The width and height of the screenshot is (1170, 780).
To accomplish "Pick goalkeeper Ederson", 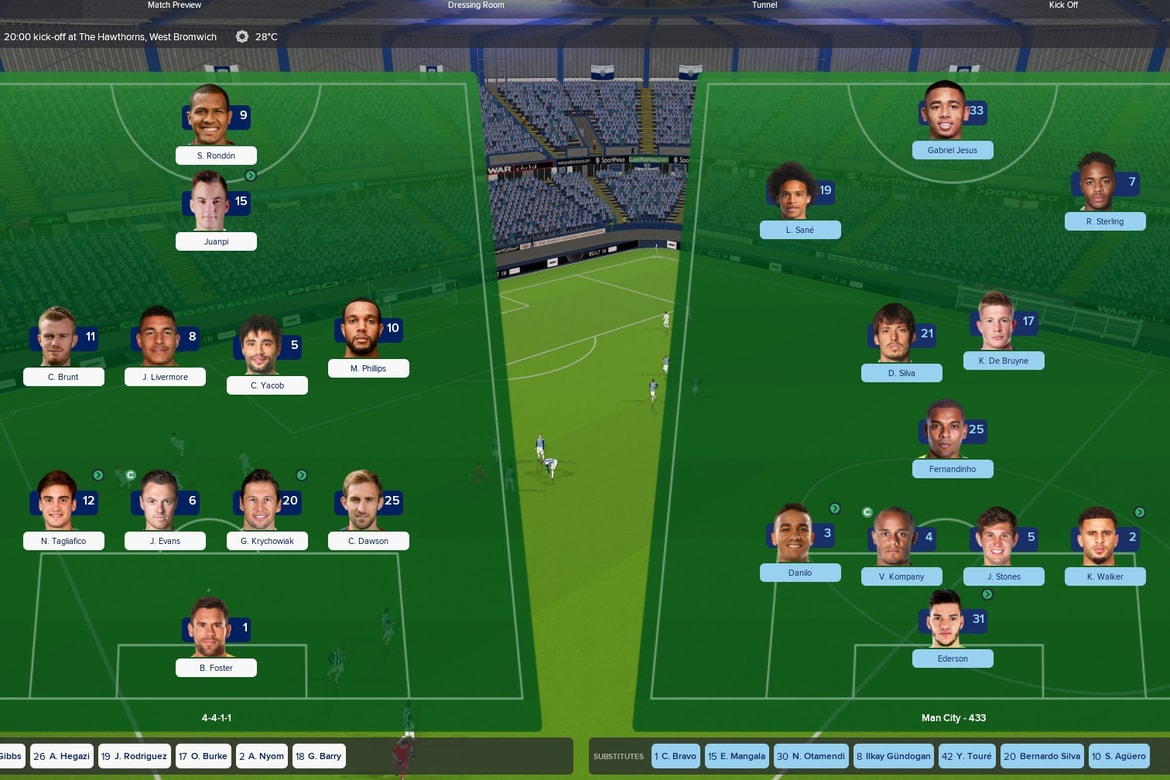I will [952, 658].
